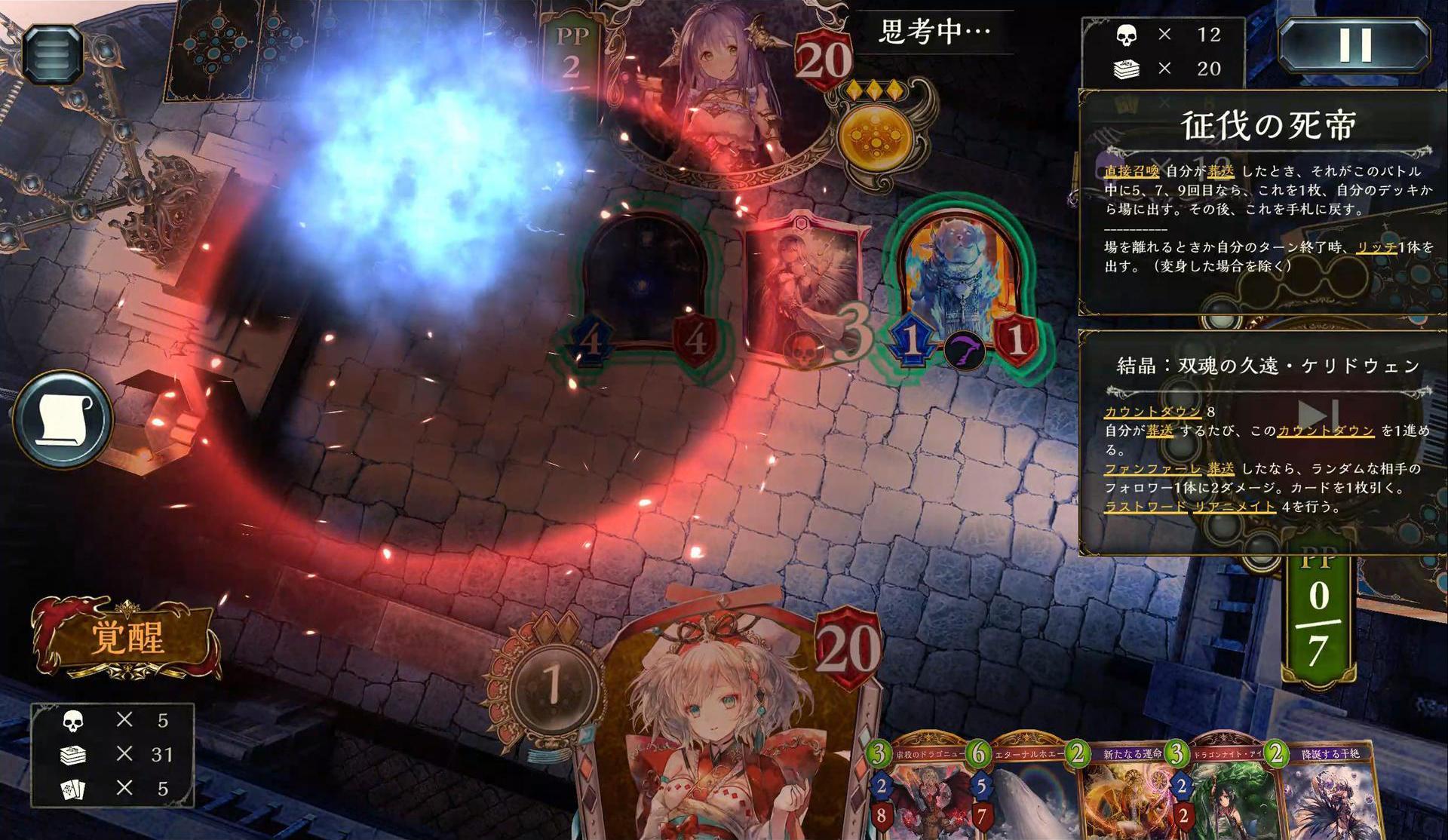Open the リッチ keyword link
Screen dimensions: 1448x840
1376,247
